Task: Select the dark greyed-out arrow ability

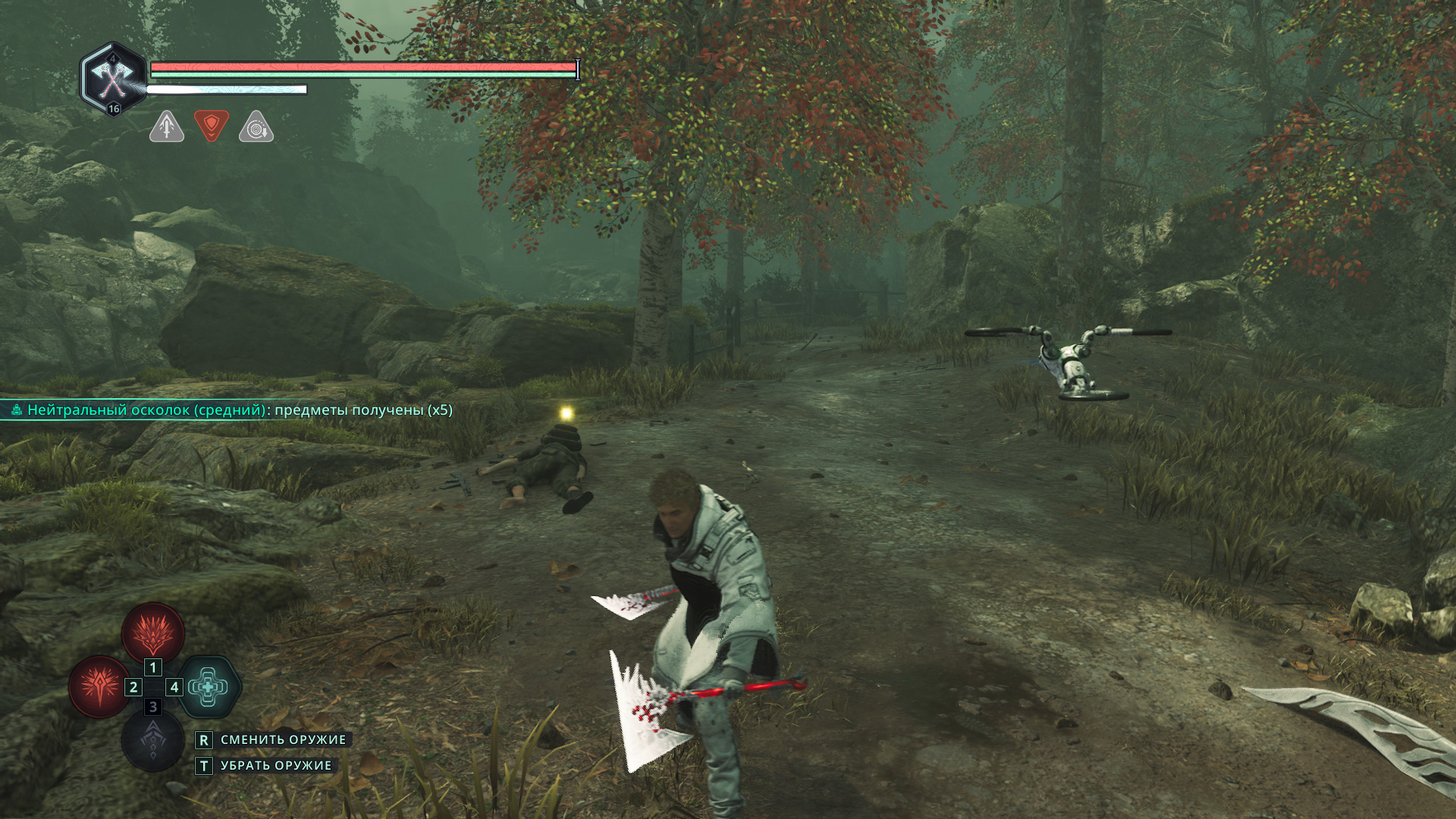Action: point(153,741)
